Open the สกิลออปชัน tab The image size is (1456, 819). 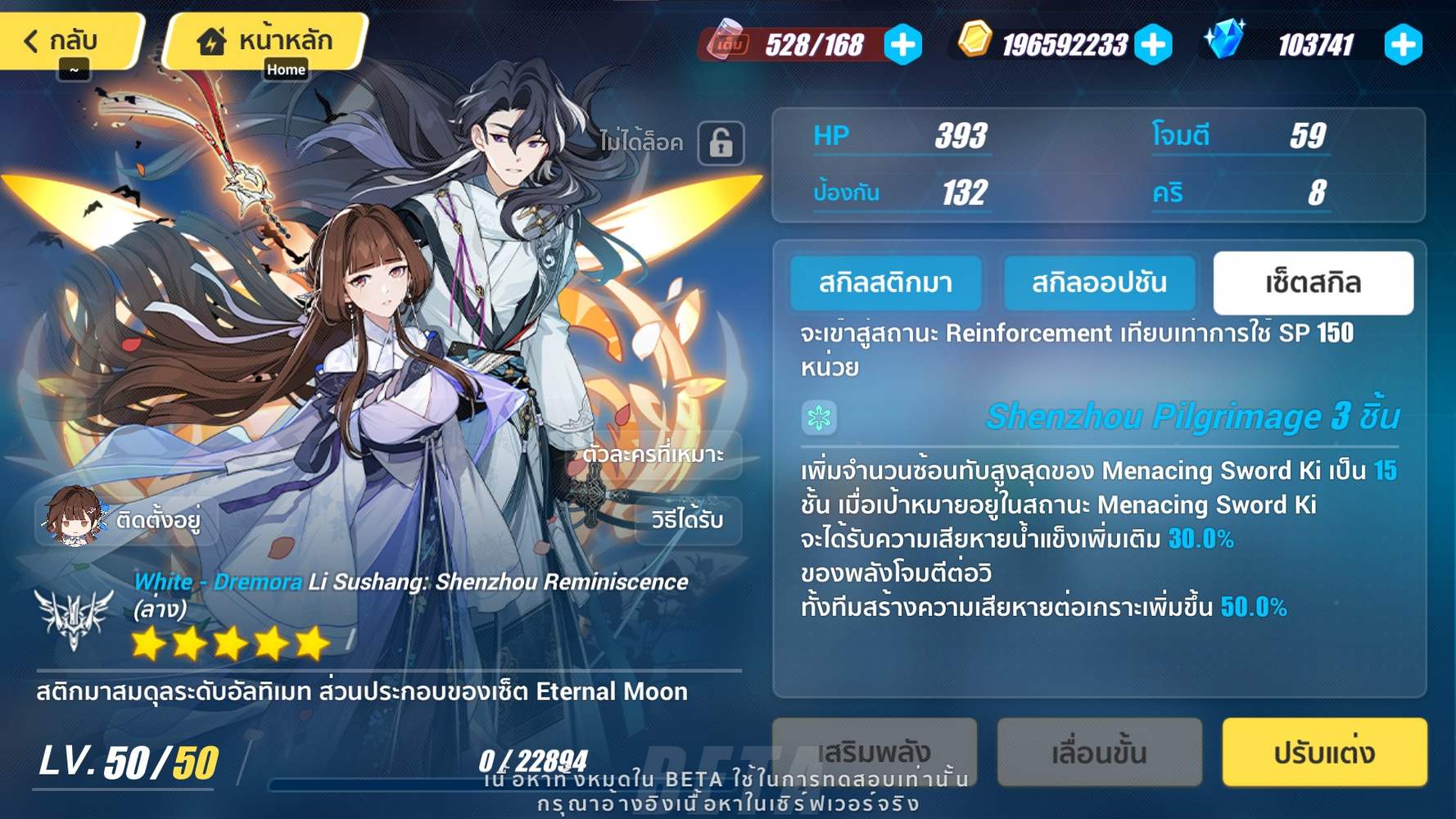tap(1101, 283)
